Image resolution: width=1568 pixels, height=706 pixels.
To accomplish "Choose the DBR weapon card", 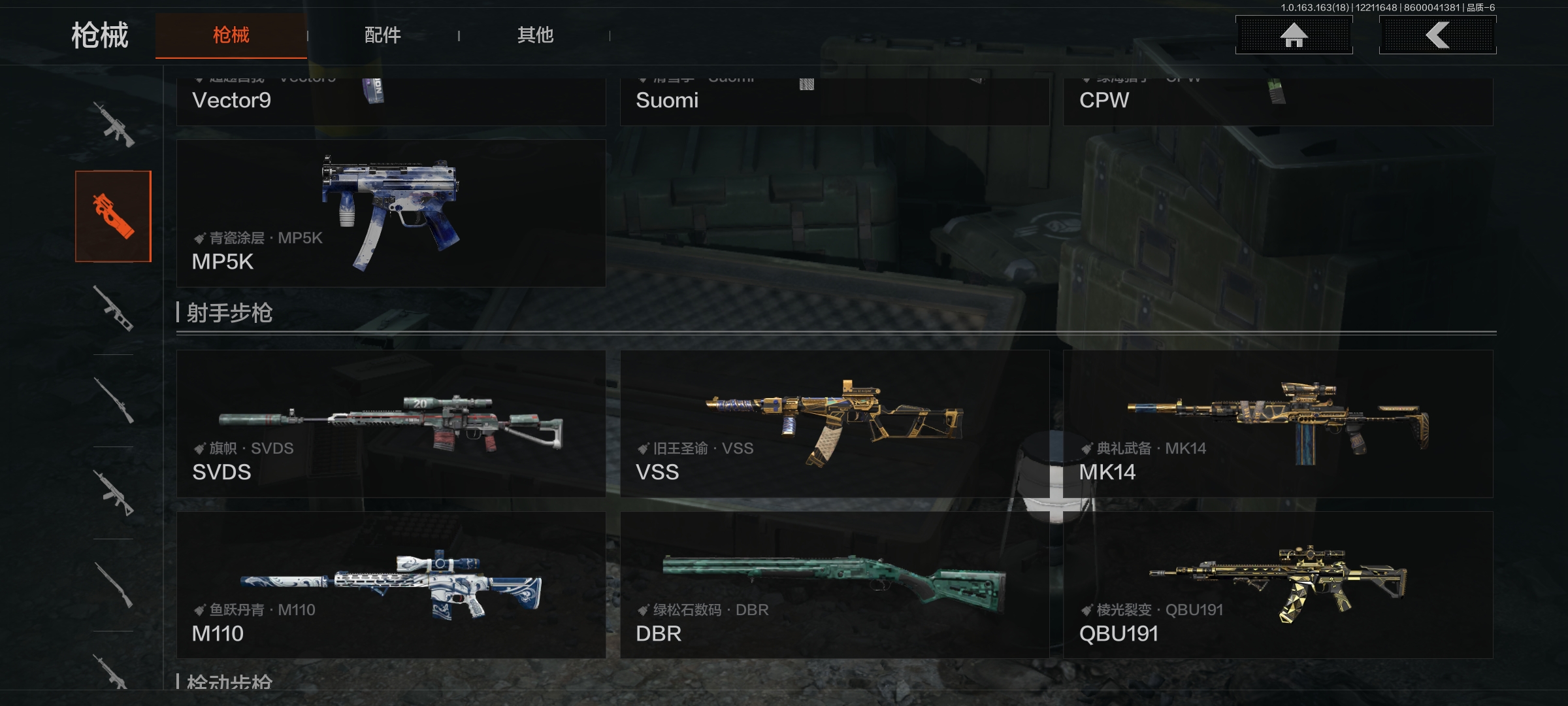I will (834, 585).
